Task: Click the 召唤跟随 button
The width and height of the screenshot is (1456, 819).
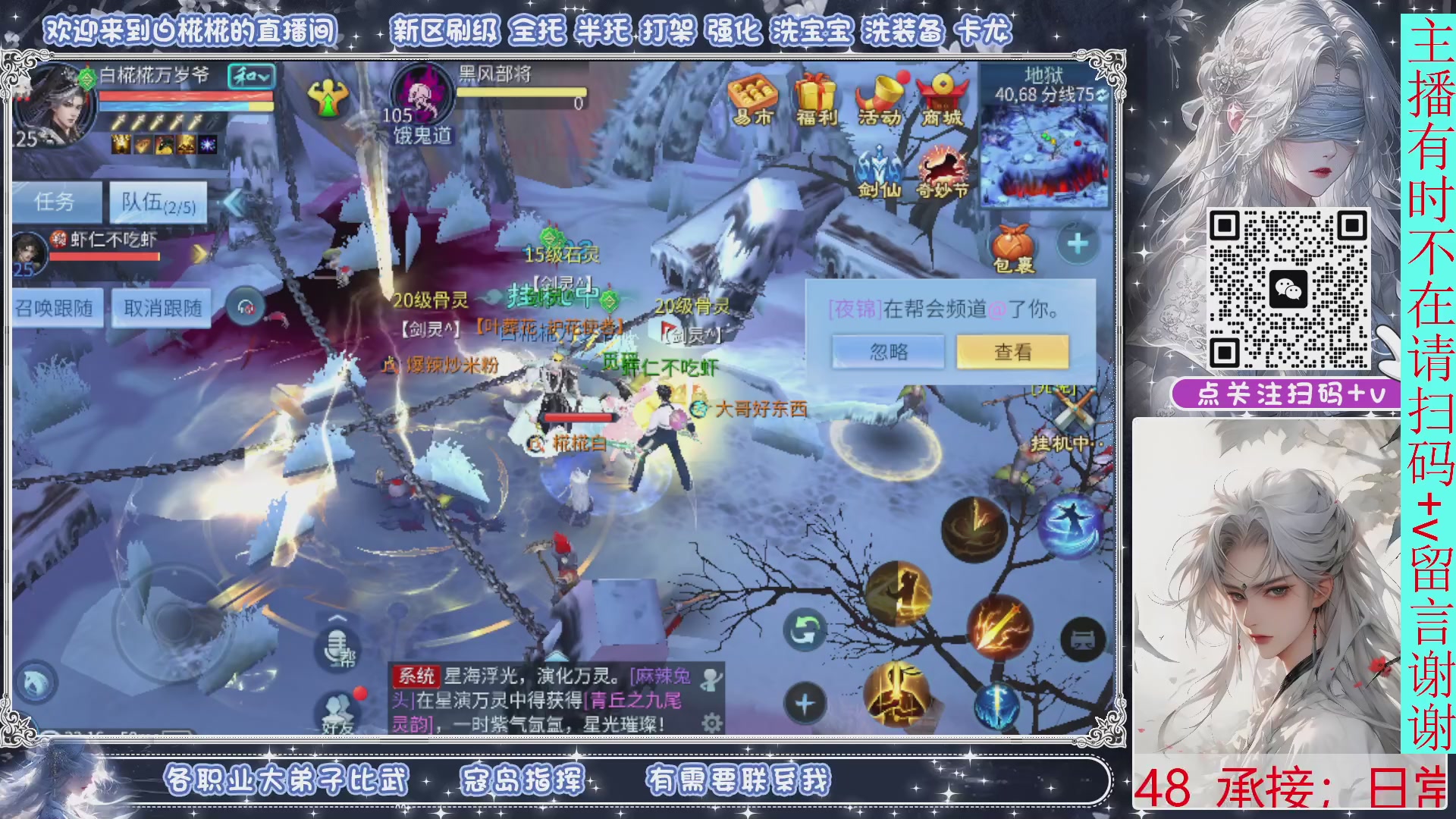Action: (x=55, y=308)
